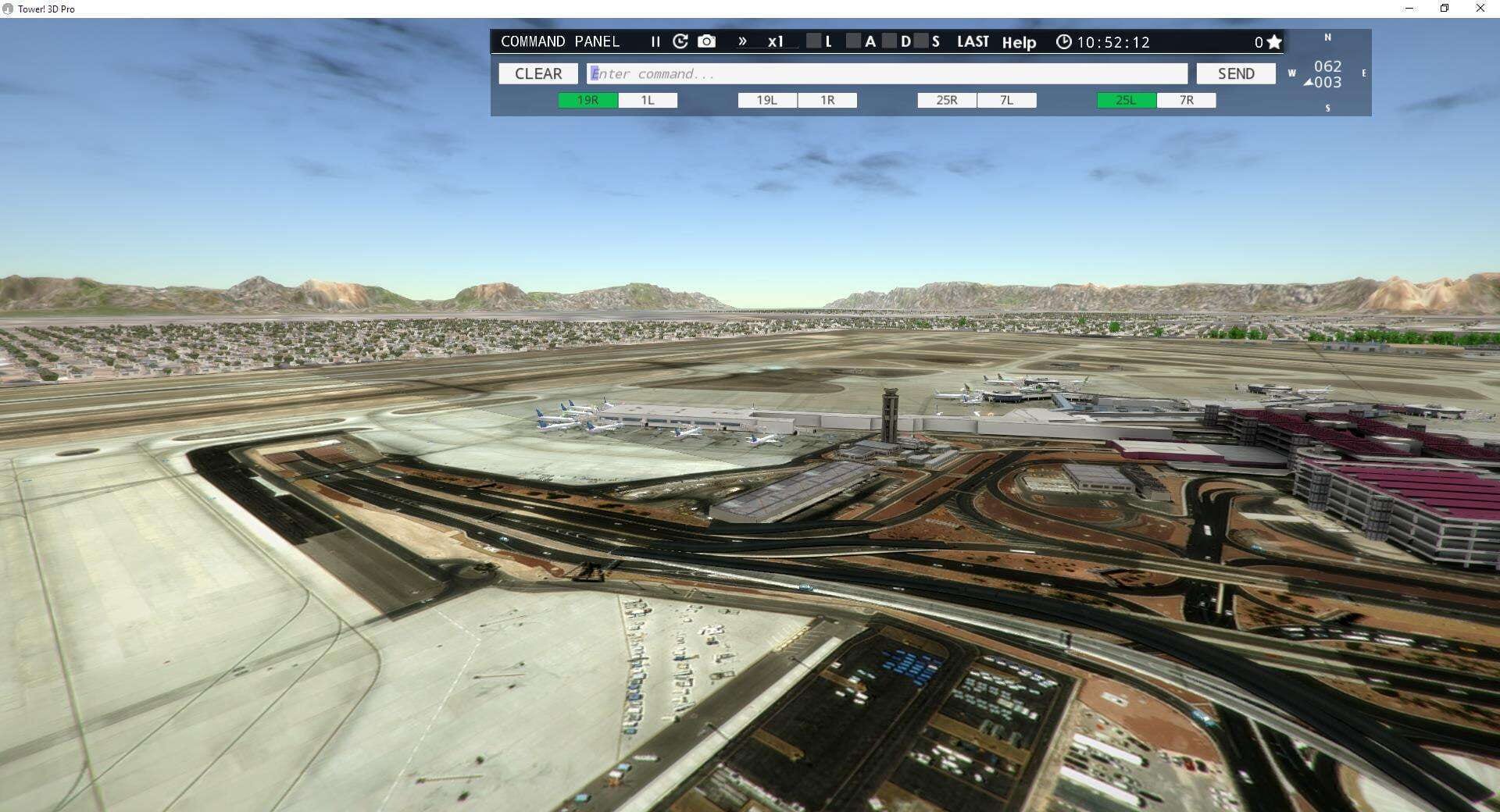Activate runway 1L
Viewport: 1500px width, 812px height.
coord(647,100)
